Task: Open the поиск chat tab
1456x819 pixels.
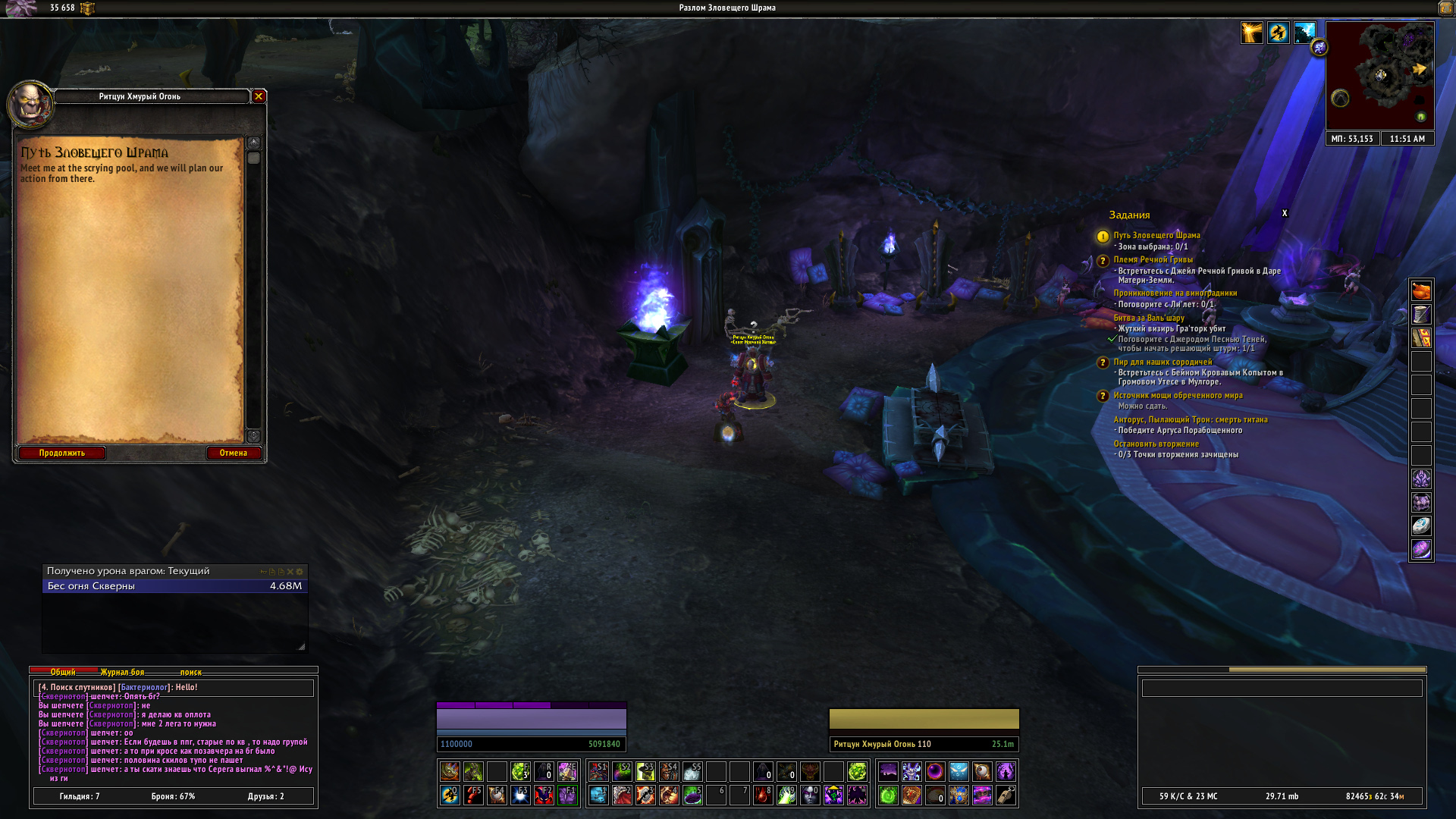Action: (191, 672)
